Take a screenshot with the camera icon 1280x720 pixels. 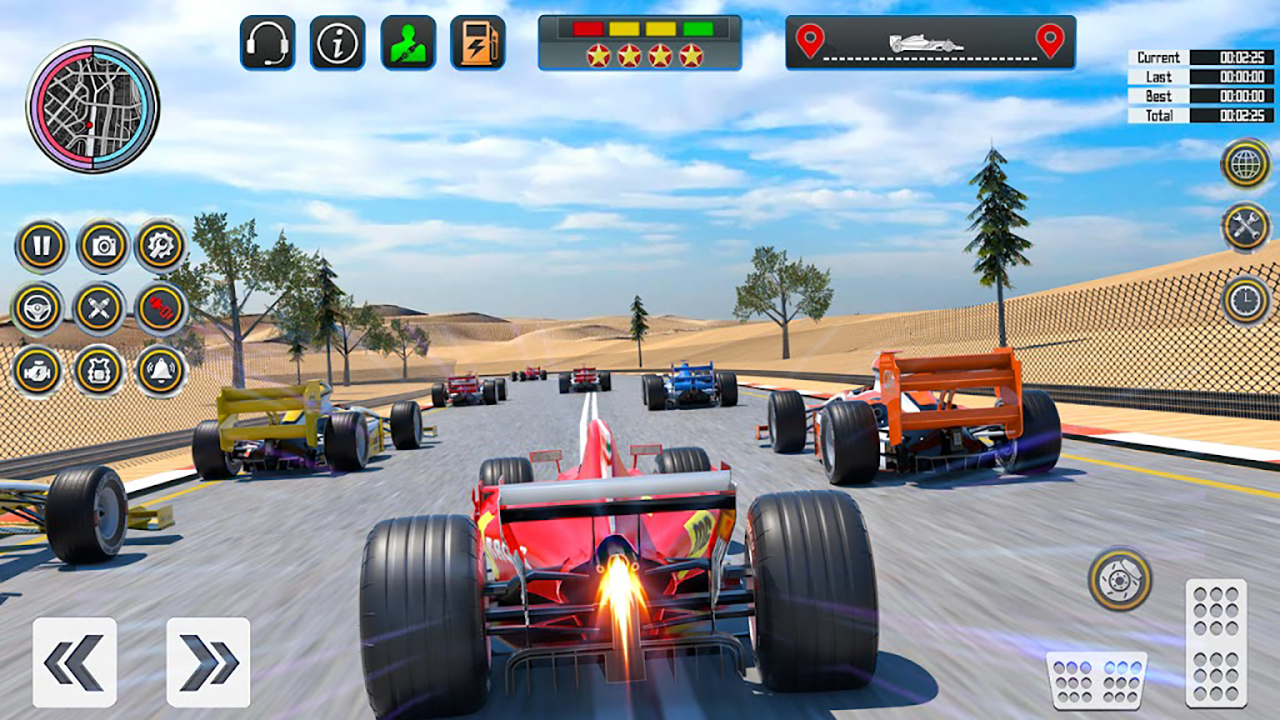(98, 247)
